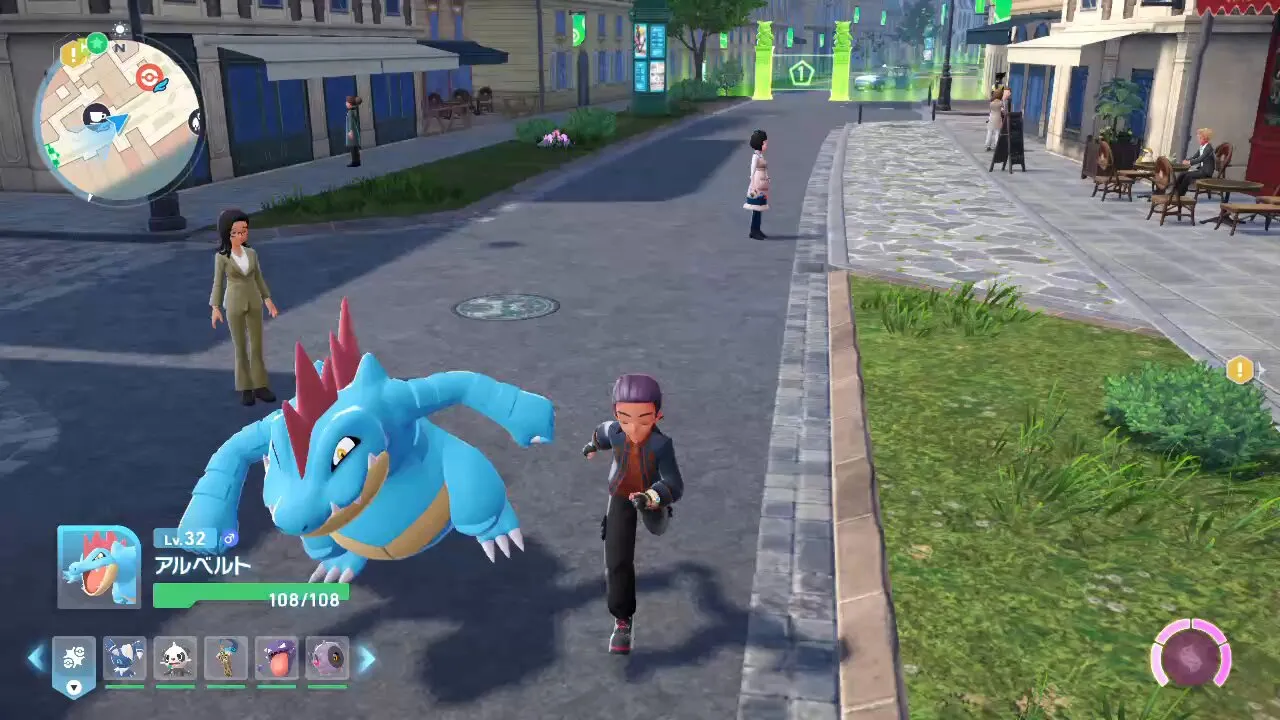Choose the Meowstic party slot
This screenshot has width=1280, height=720.
pos(124,659)
